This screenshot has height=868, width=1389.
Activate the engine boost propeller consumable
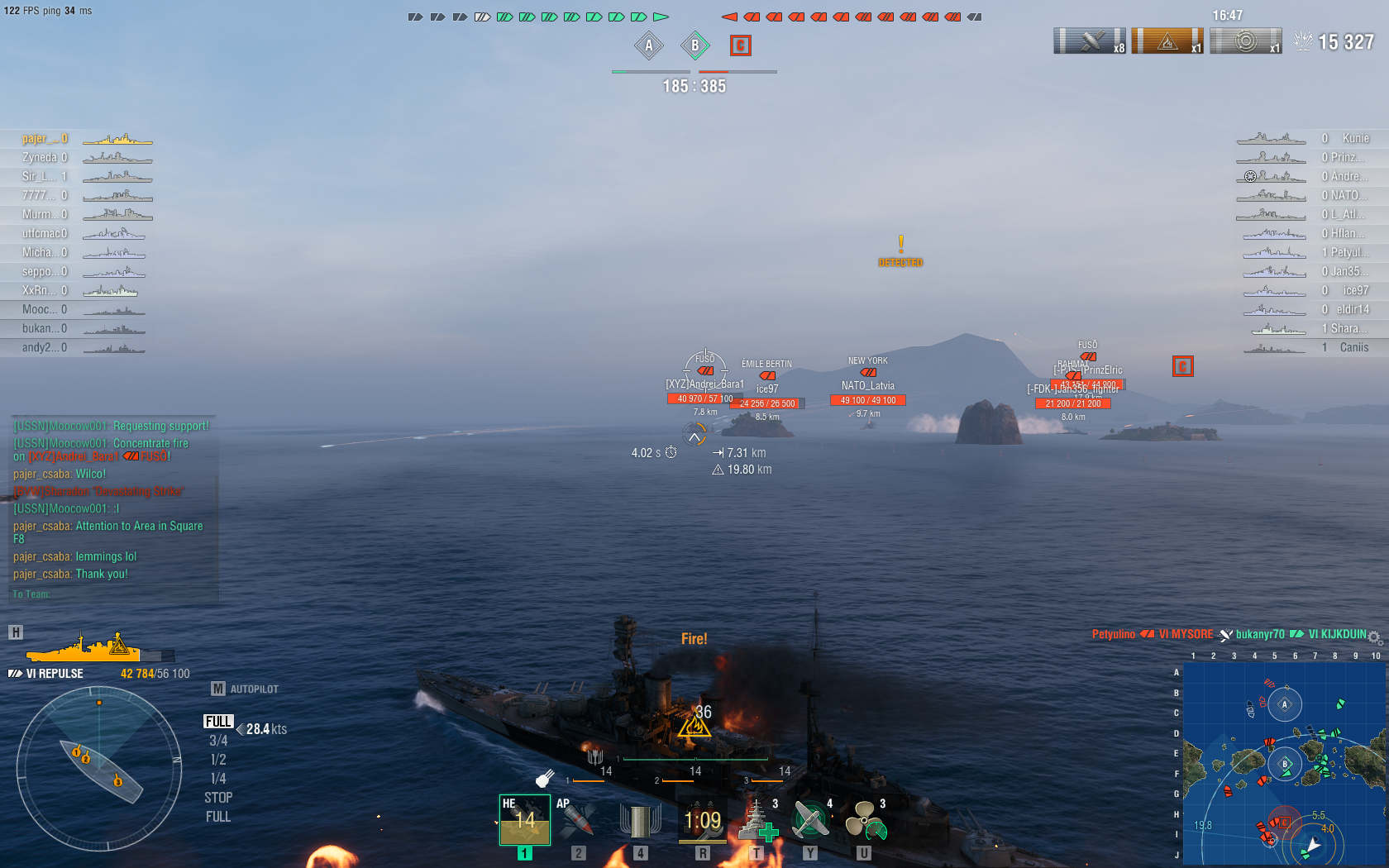click(864, 820)
